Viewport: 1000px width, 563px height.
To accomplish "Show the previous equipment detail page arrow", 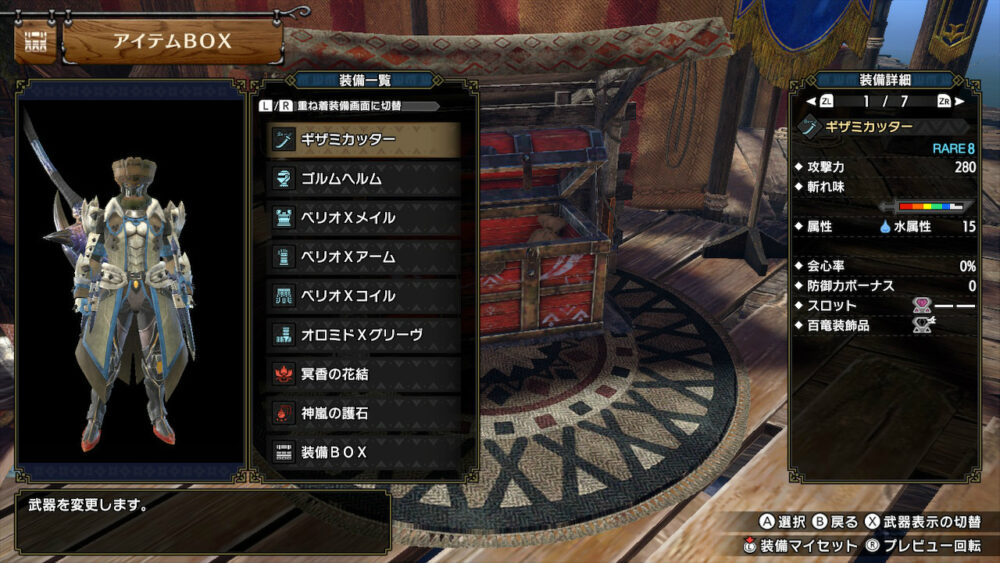I will 811,101.
